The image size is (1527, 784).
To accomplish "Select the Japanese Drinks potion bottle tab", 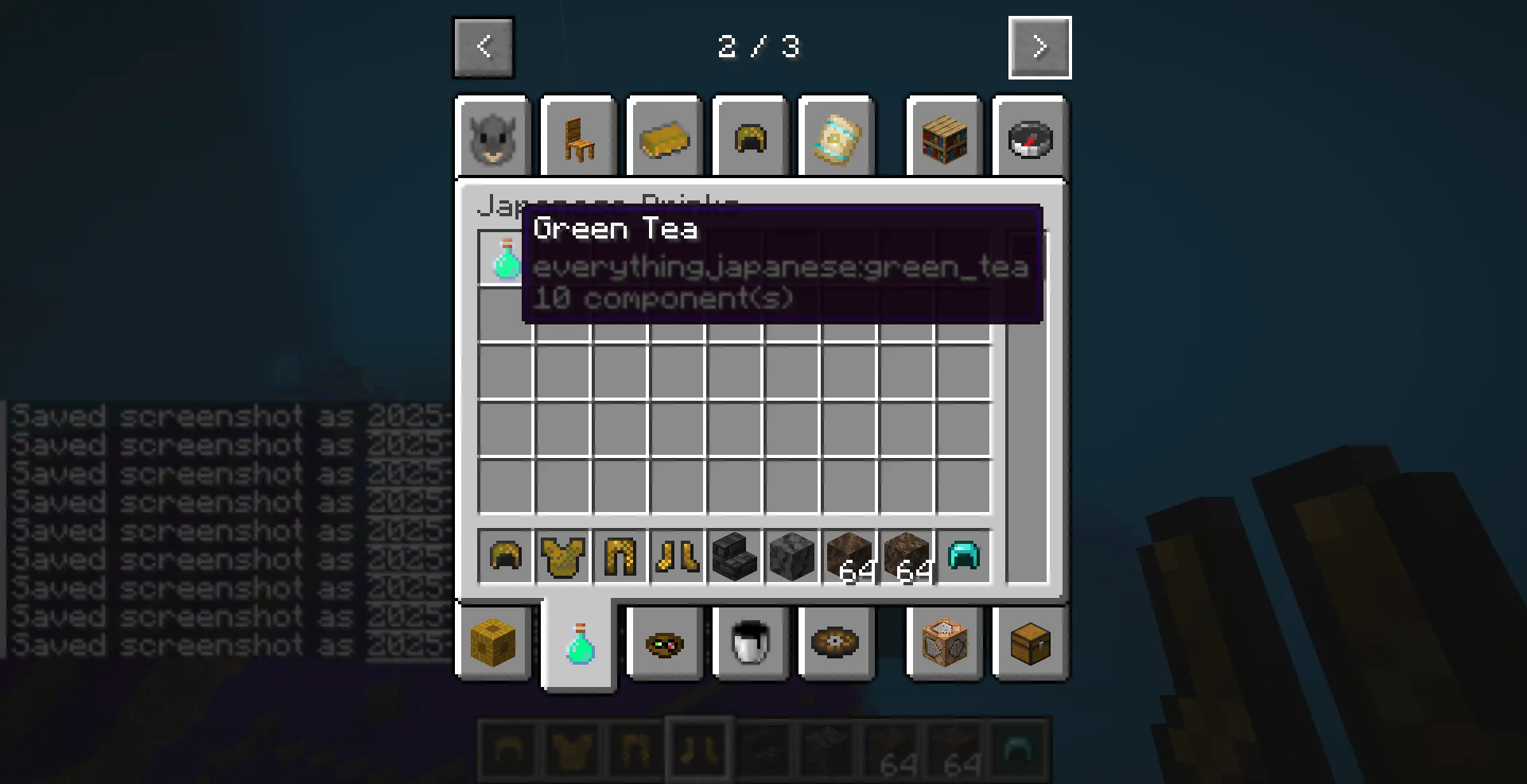I will (x=578, y=644).
